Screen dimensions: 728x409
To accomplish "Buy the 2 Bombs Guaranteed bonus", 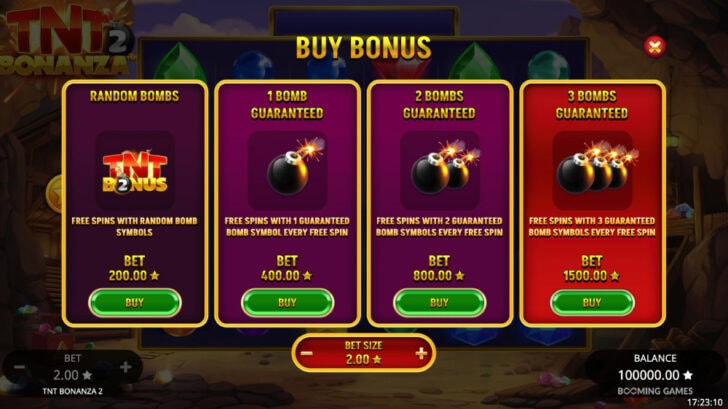I will point(439,302).
